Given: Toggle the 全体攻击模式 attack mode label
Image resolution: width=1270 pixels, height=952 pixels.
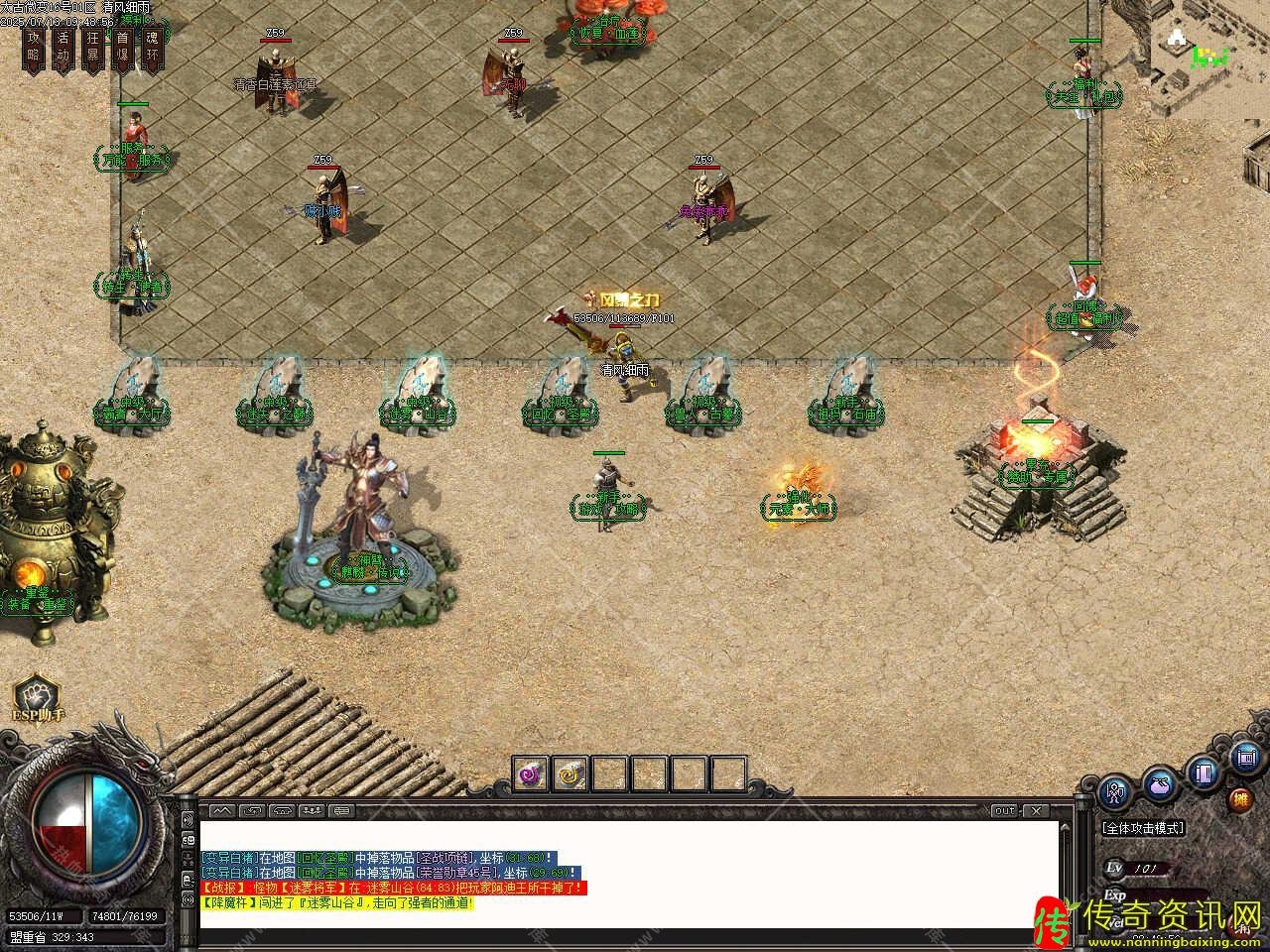Looking at the screenshot, I should (x=1143, y=828).
